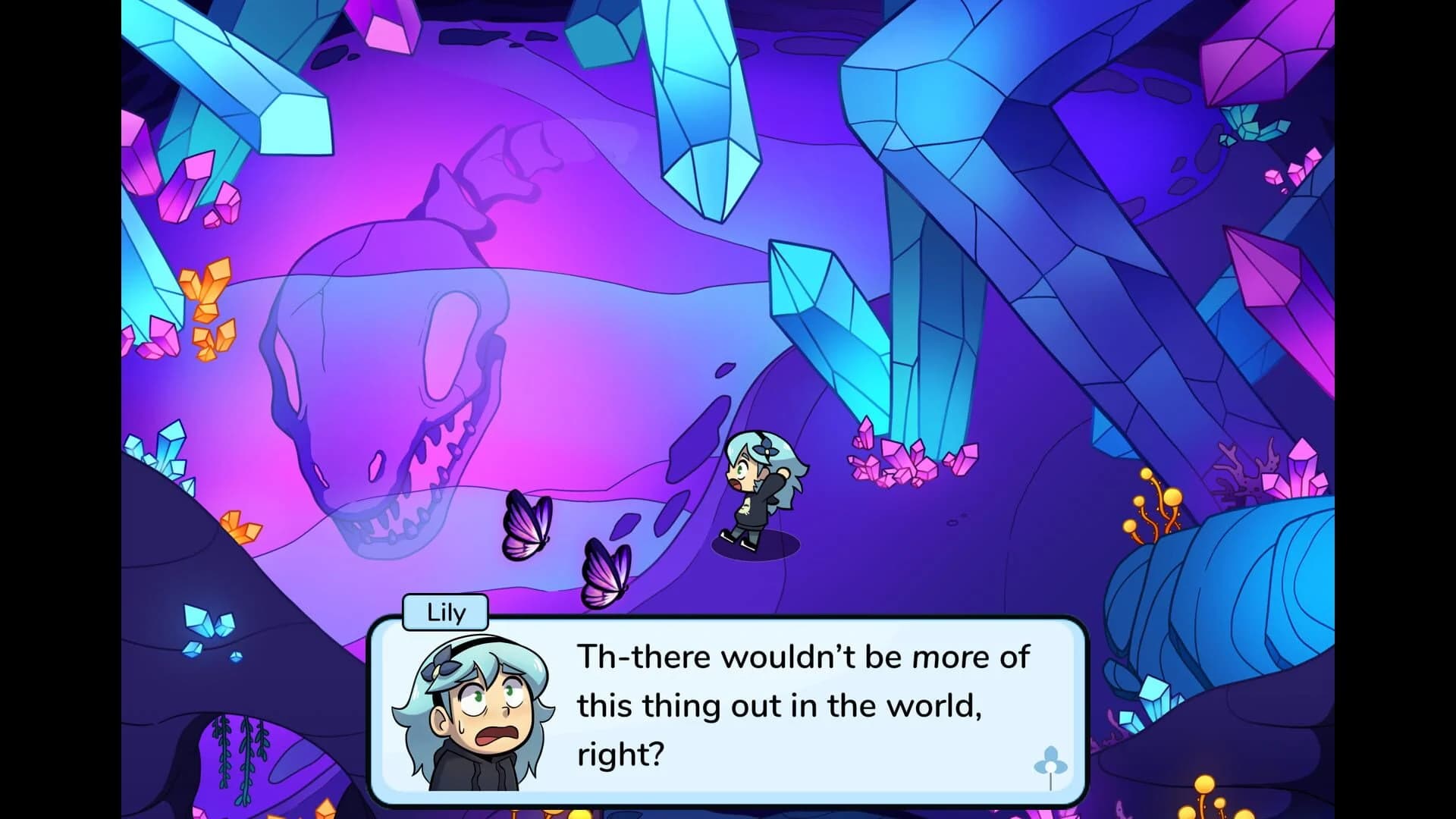Open the dialogue box by clicking its text area
This screenshot has height=819, width=1456.
(x=796, y=705)
